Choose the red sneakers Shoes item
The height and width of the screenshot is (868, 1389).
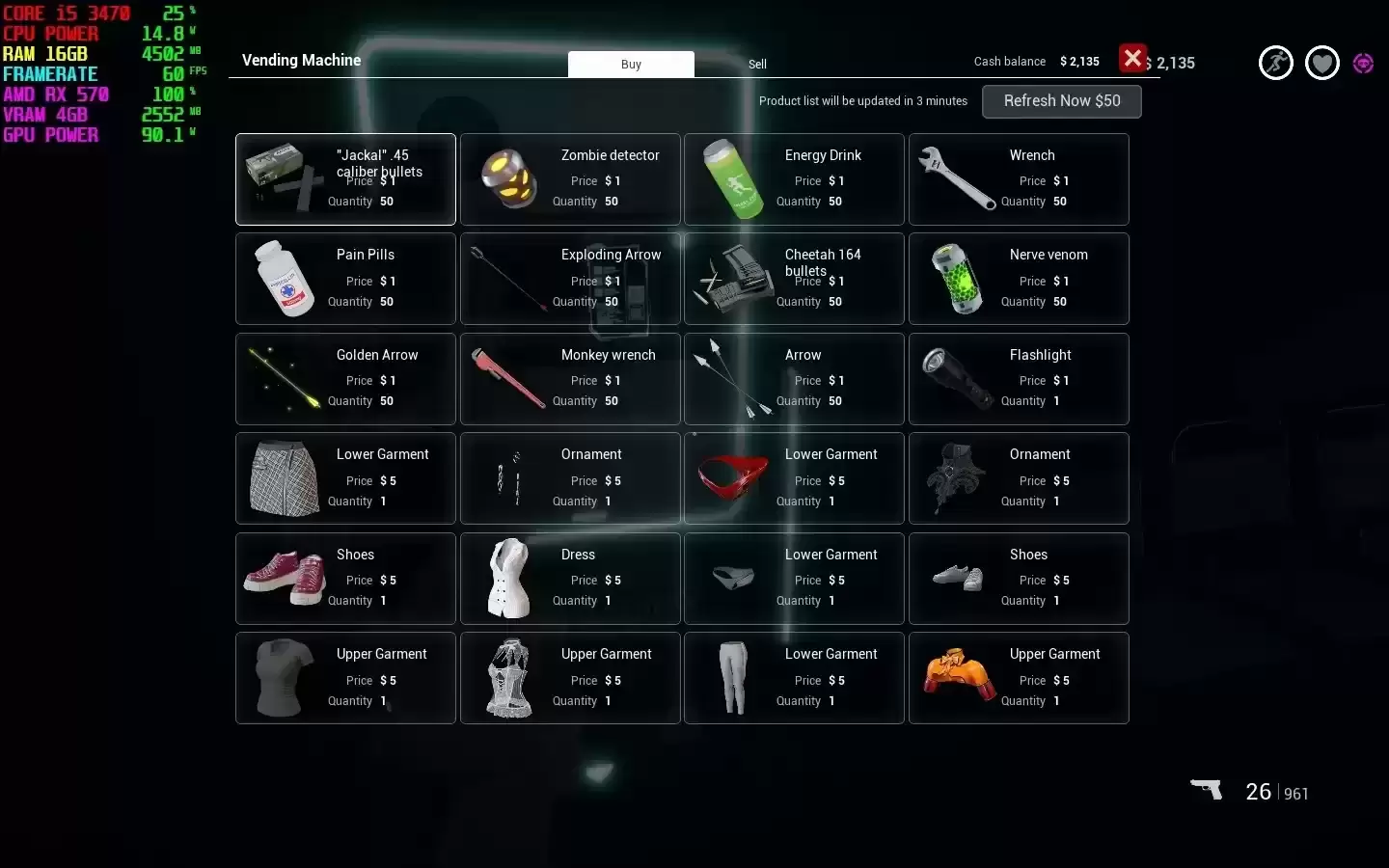point(345,579)
